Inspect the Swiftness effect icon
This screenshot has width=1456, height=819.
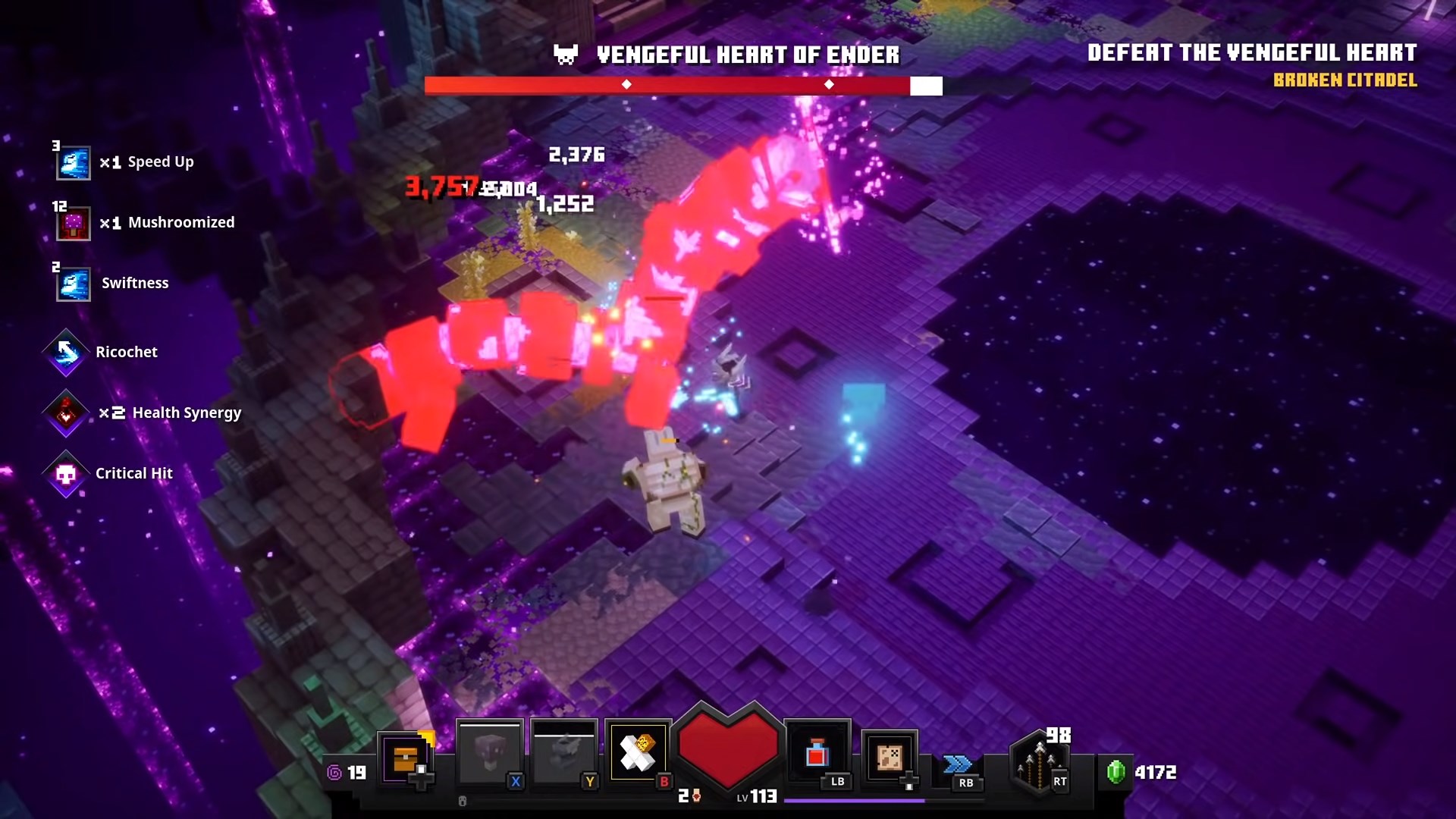74,284
